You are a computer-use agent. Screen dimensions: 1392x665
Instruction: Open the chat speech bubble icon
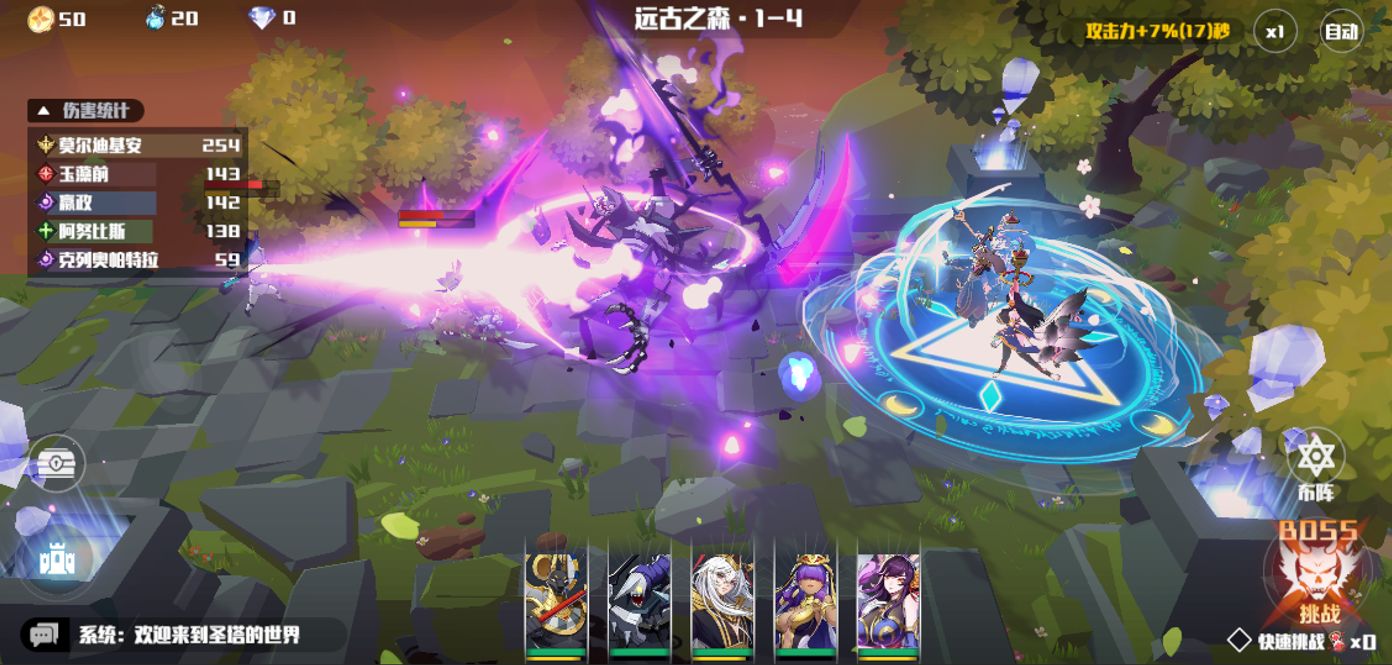pos(44,635)
